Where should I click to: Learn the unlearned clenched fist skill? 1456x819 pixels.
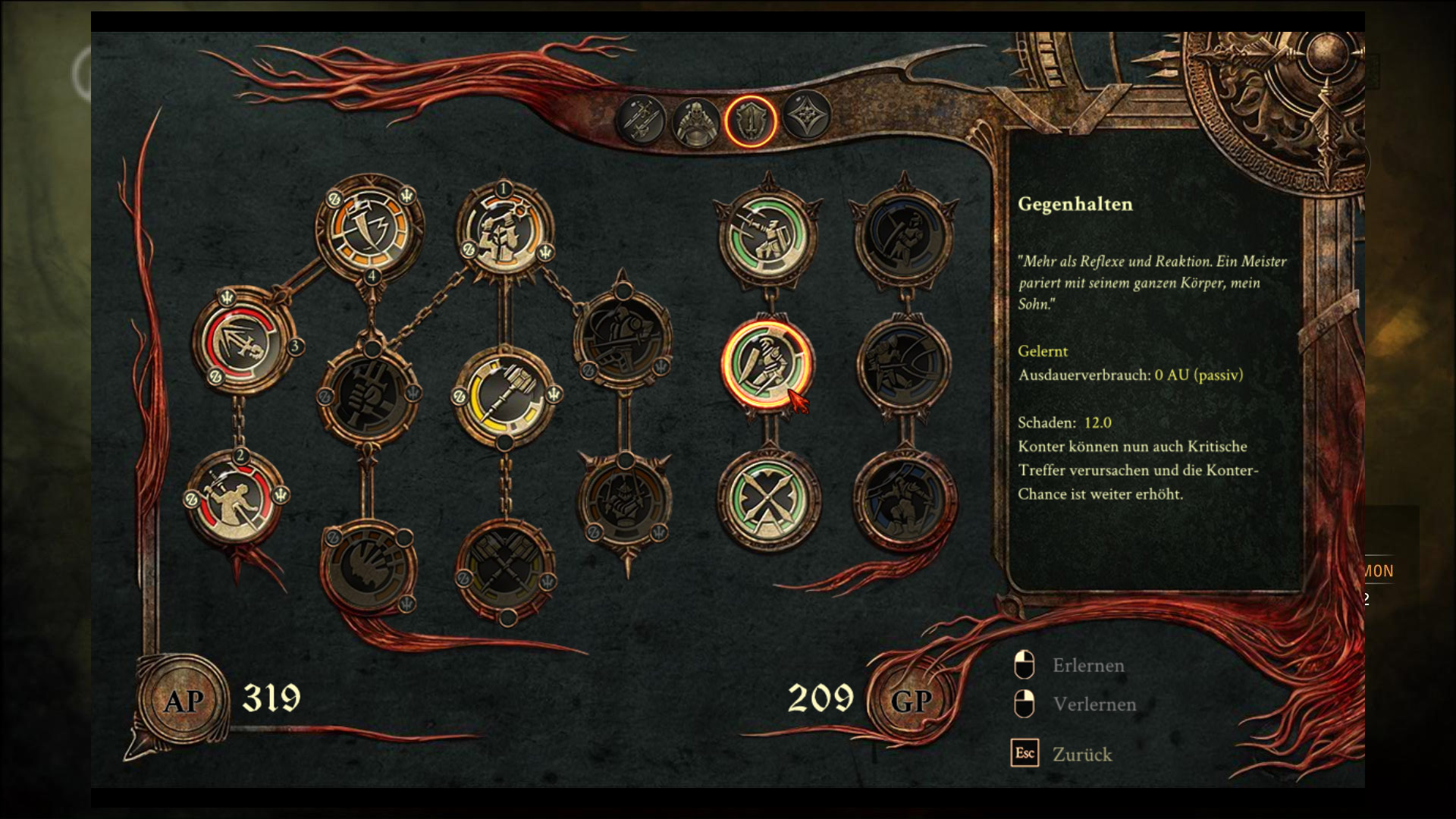(369, 392)
